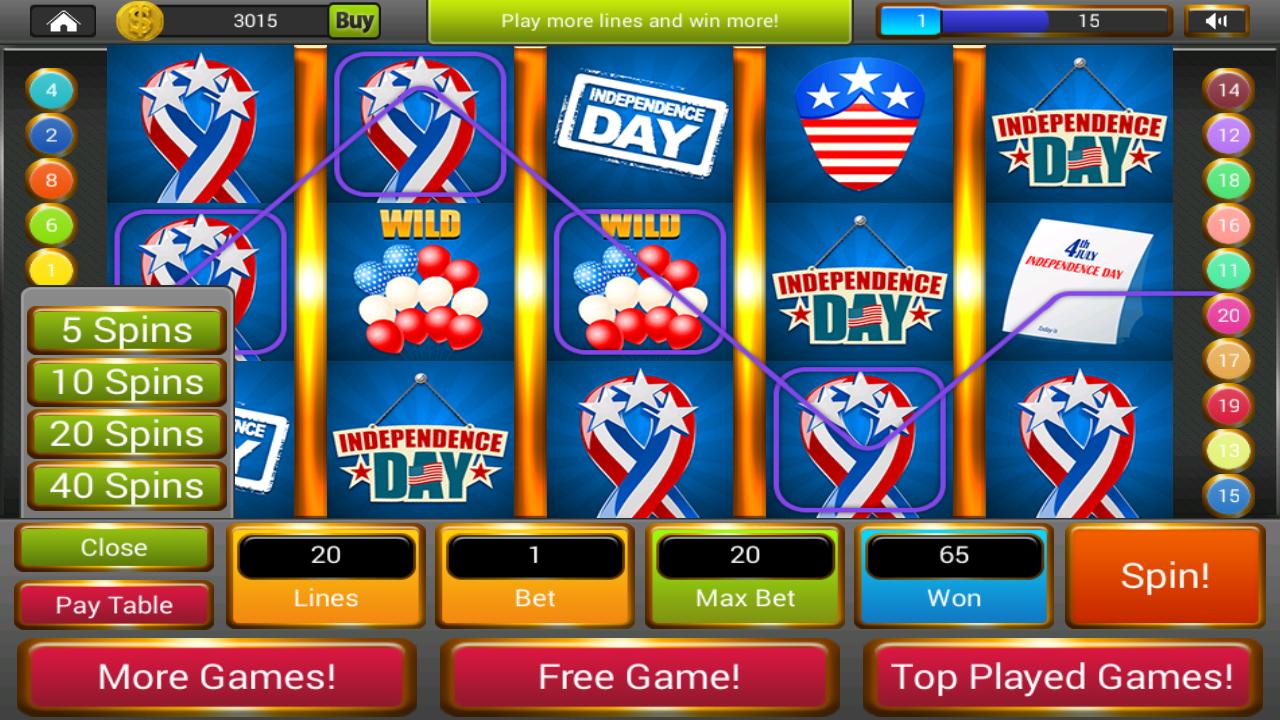1280x720 pixels.
Task: Click the Buy button near the coin balance
Action: tap(355, 20)
